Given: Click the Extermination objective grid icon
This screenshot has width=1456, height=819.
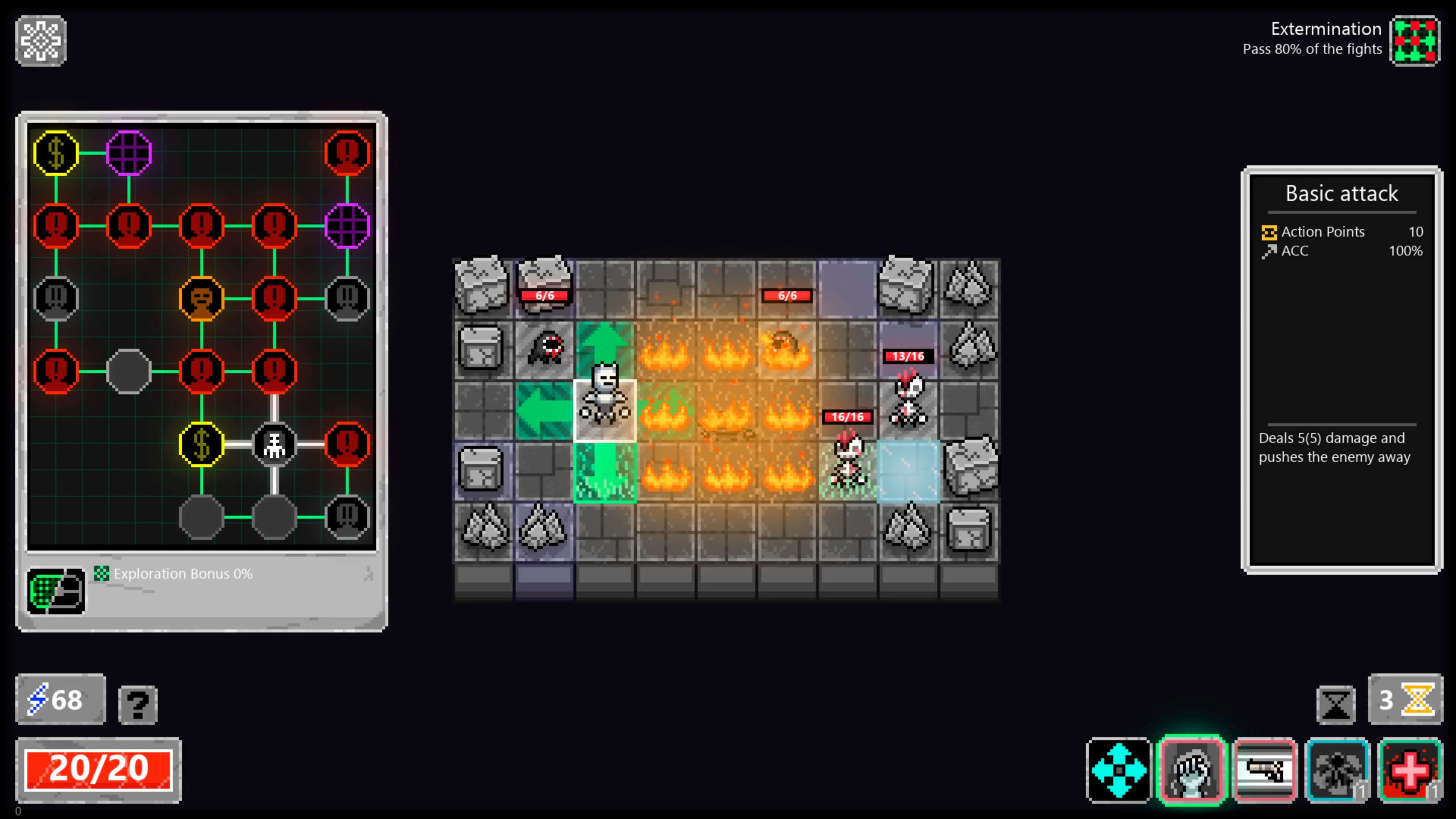Looking at the screenshot, I should [x=1415, y=41].
